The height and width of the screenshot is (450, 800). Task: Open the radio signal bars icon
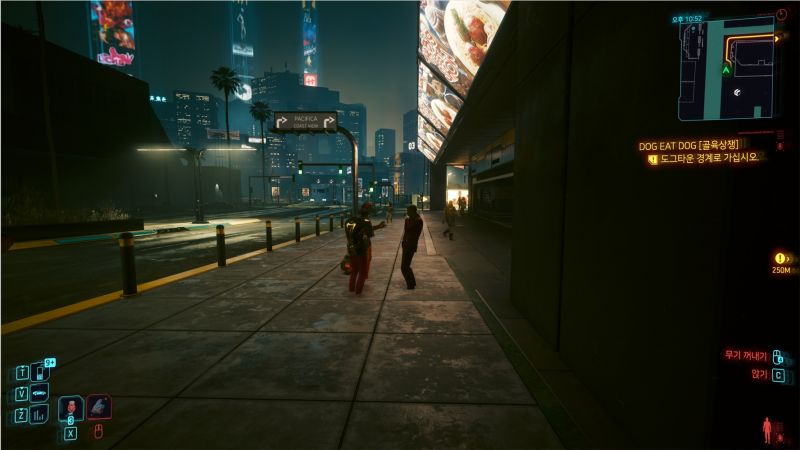(39, 414)
